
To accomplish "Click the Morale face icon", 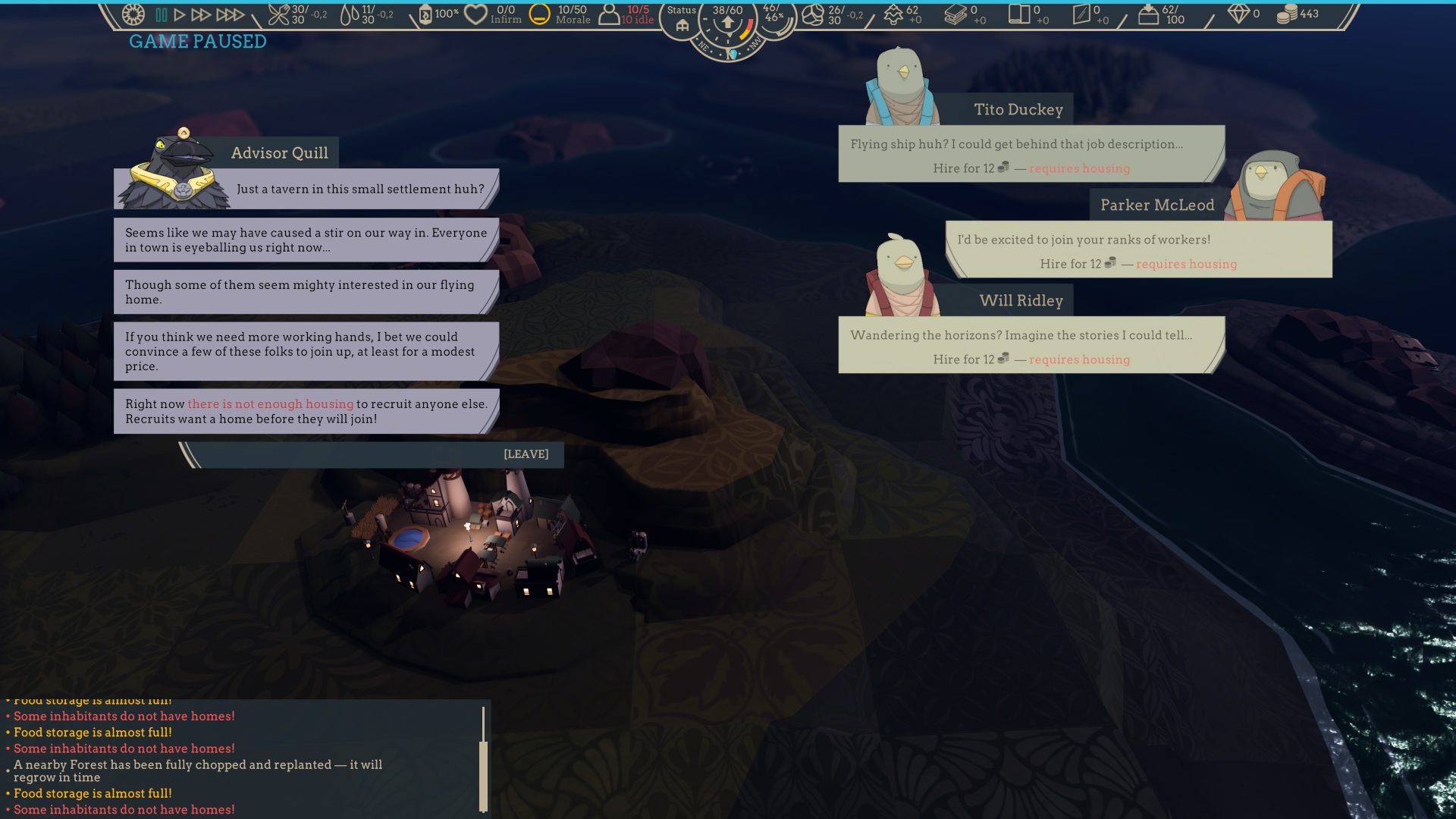I will point(539,14).
